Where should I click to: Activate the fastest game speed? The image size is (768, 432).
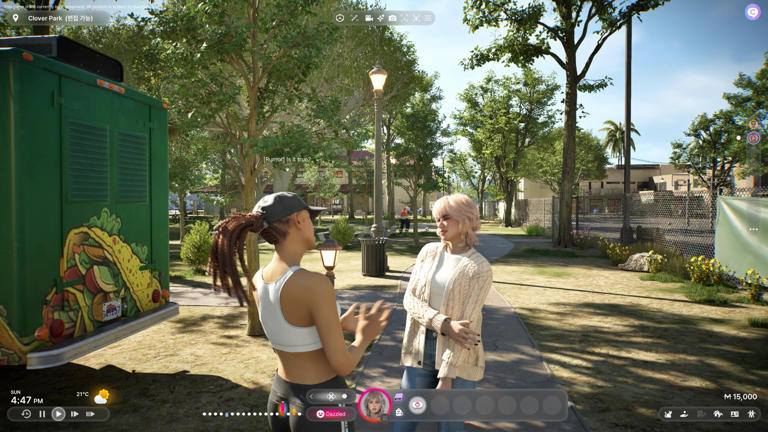[x=91, y=414]
